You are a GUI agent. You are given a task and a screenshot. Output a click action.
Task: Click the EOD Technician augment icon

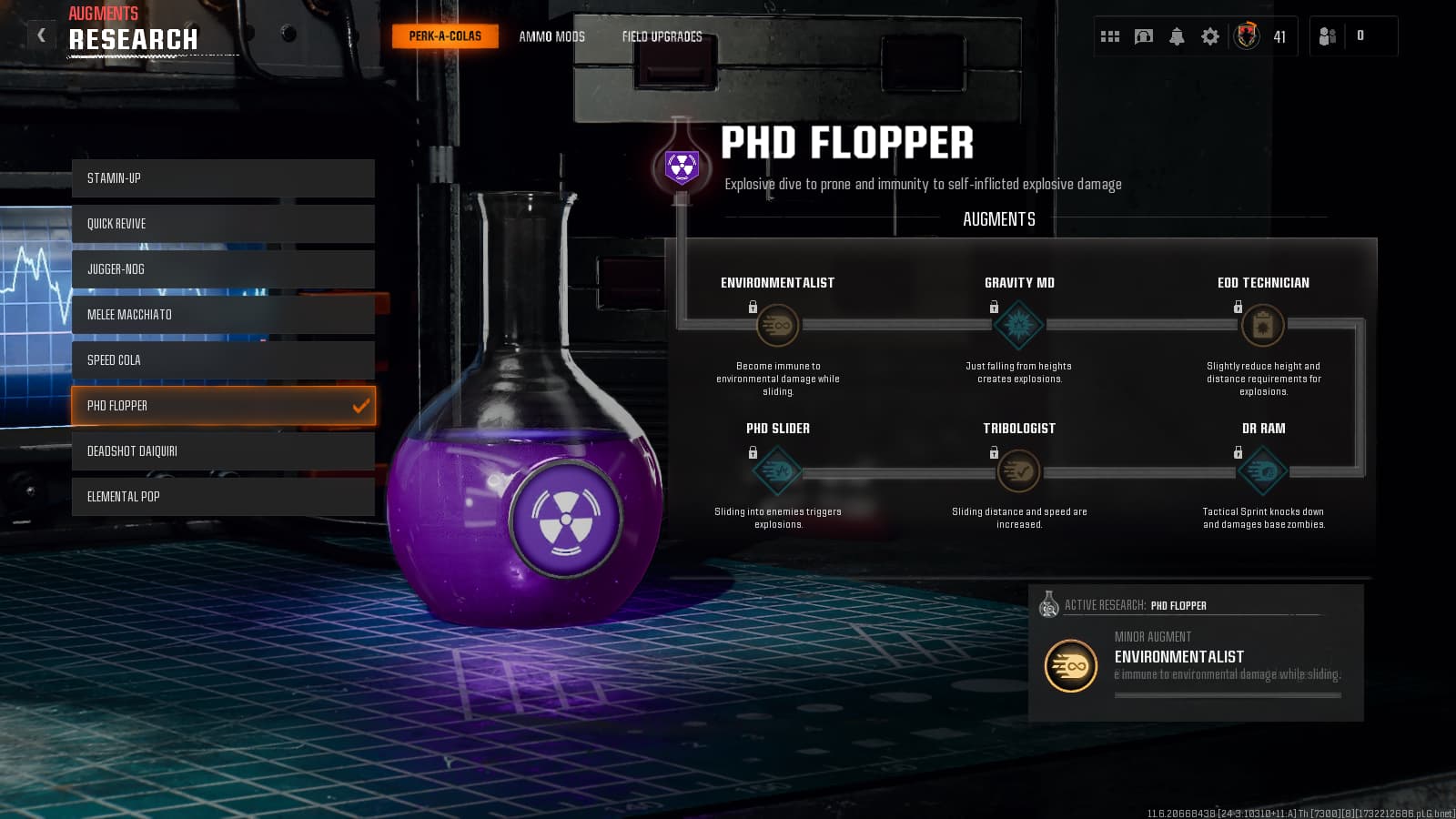click(1263, 325)
